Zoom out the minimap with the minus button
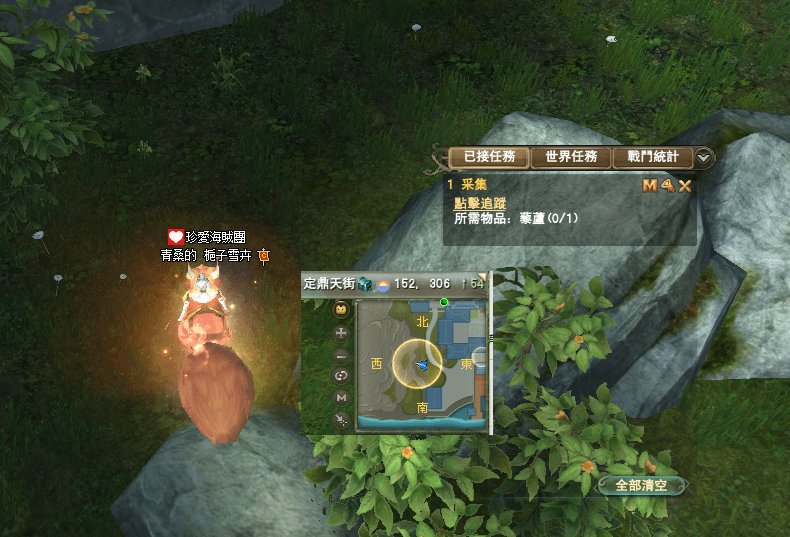Image resolution: width=790 pixels, height=537 pixels. [341, 354]
